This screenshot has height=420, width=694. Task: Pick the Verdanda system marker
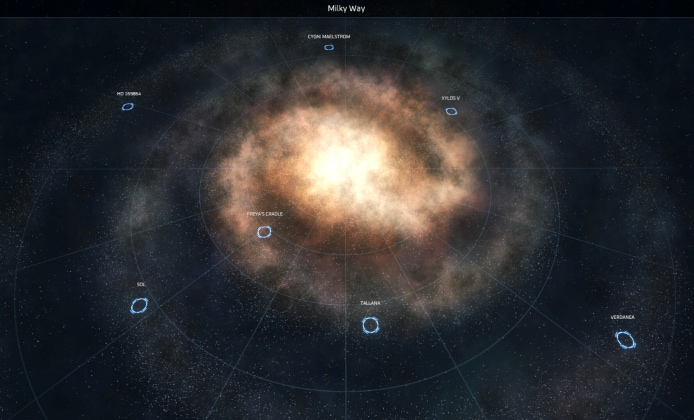coord(626,340)
